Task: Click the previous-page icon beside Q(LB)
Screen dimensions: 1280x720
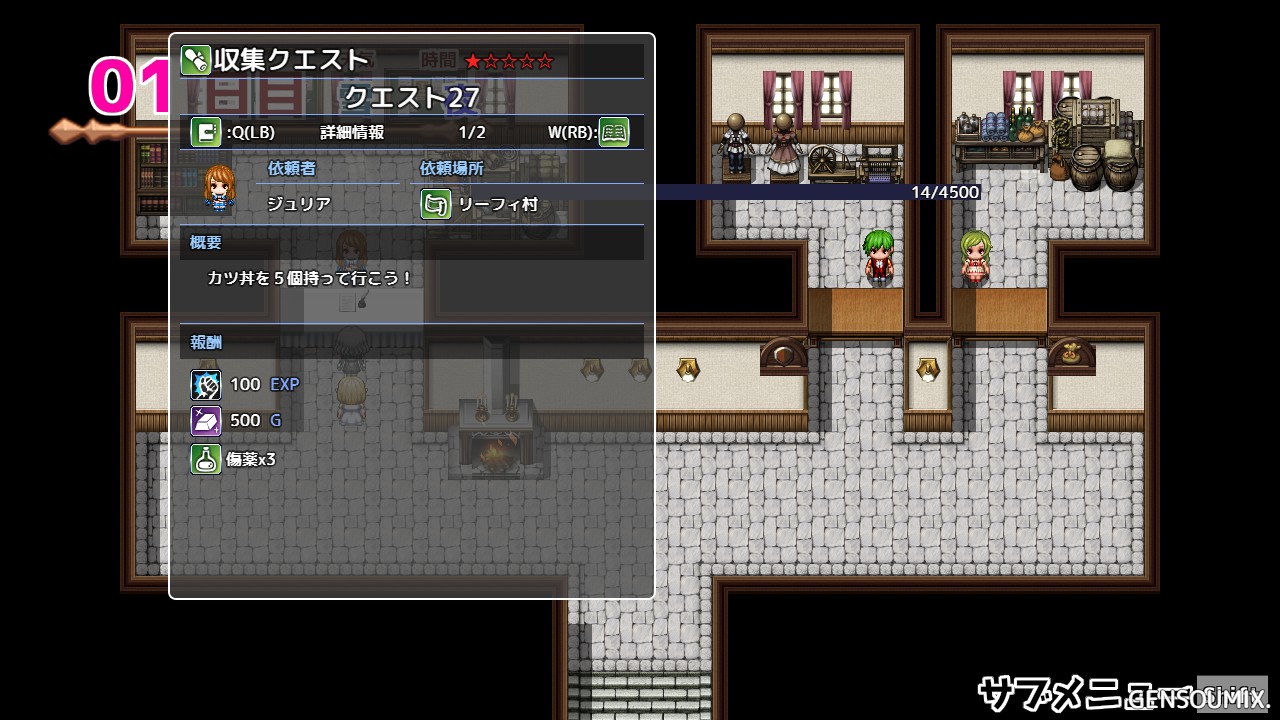Action: (x=206, y=132)
